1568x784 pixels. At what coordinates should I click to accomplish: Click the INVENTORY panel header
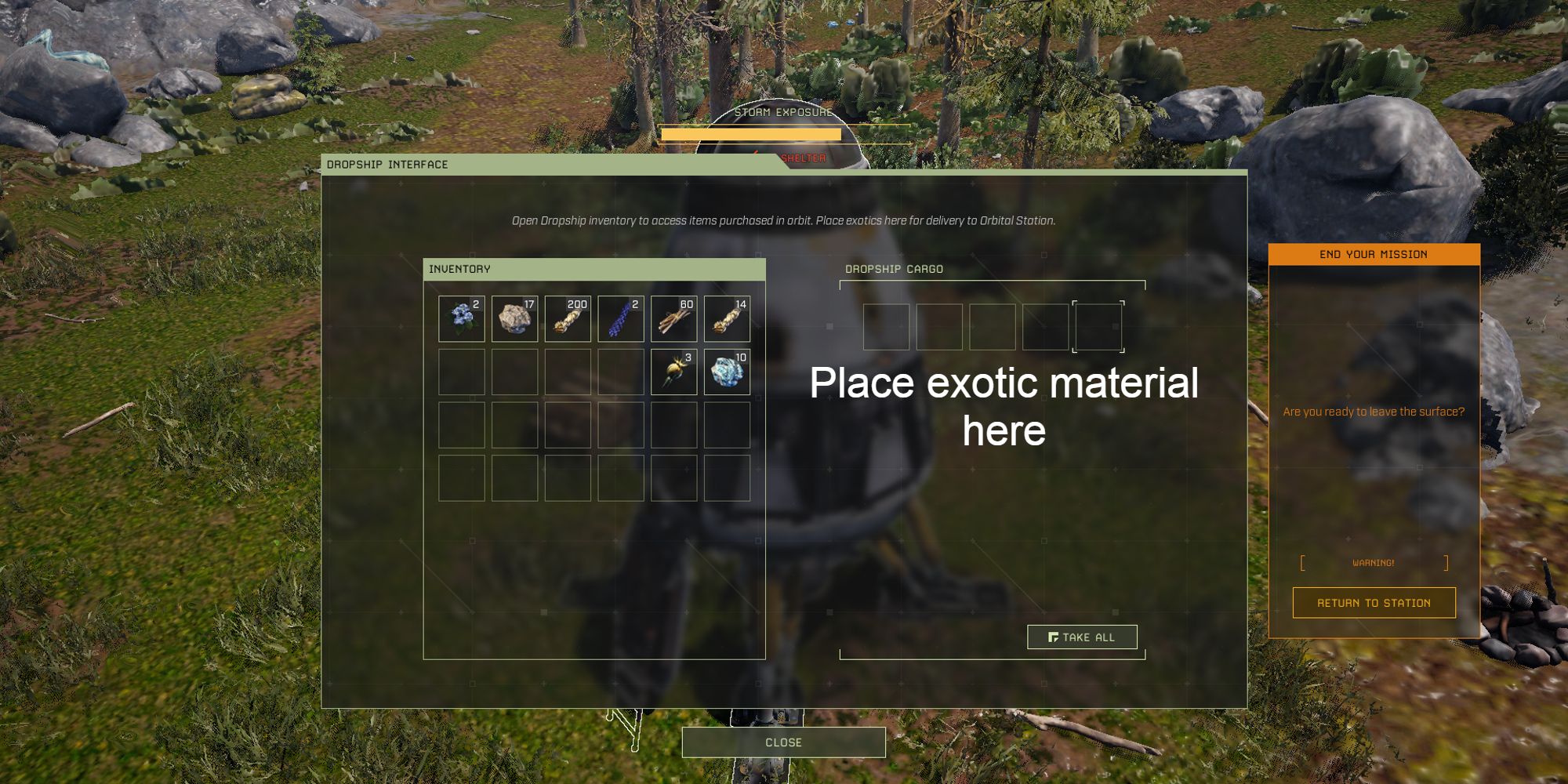pyautogui.click(x=459, y=267)
